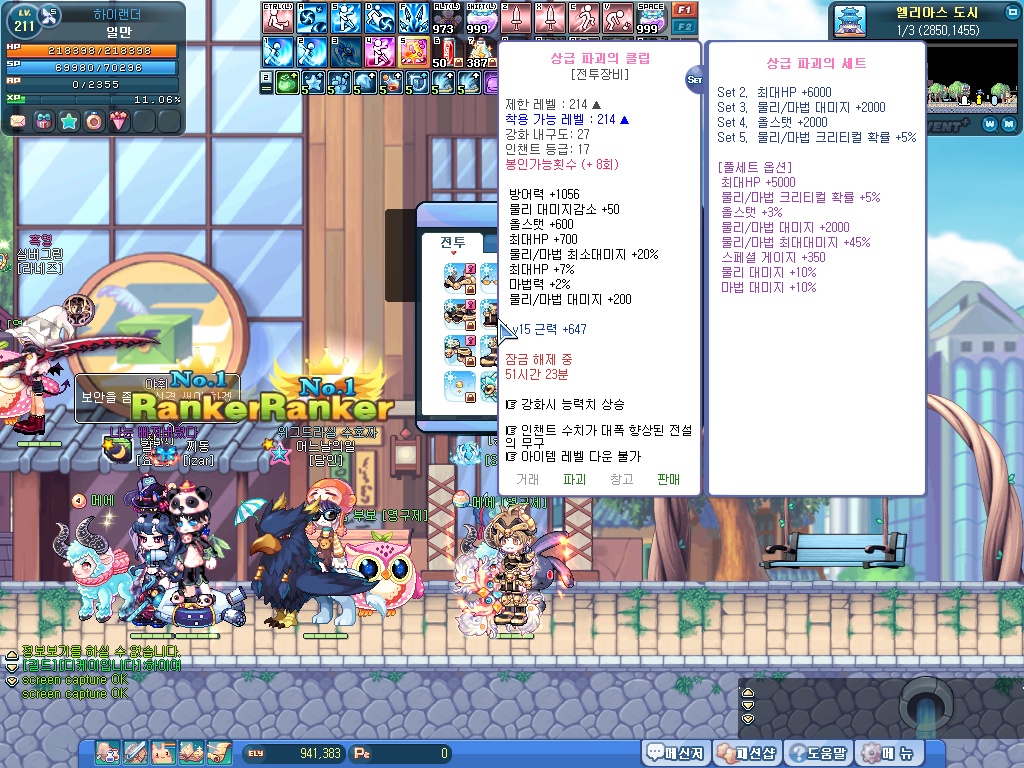Click the W button below the minimap

(x=988, y=124)
